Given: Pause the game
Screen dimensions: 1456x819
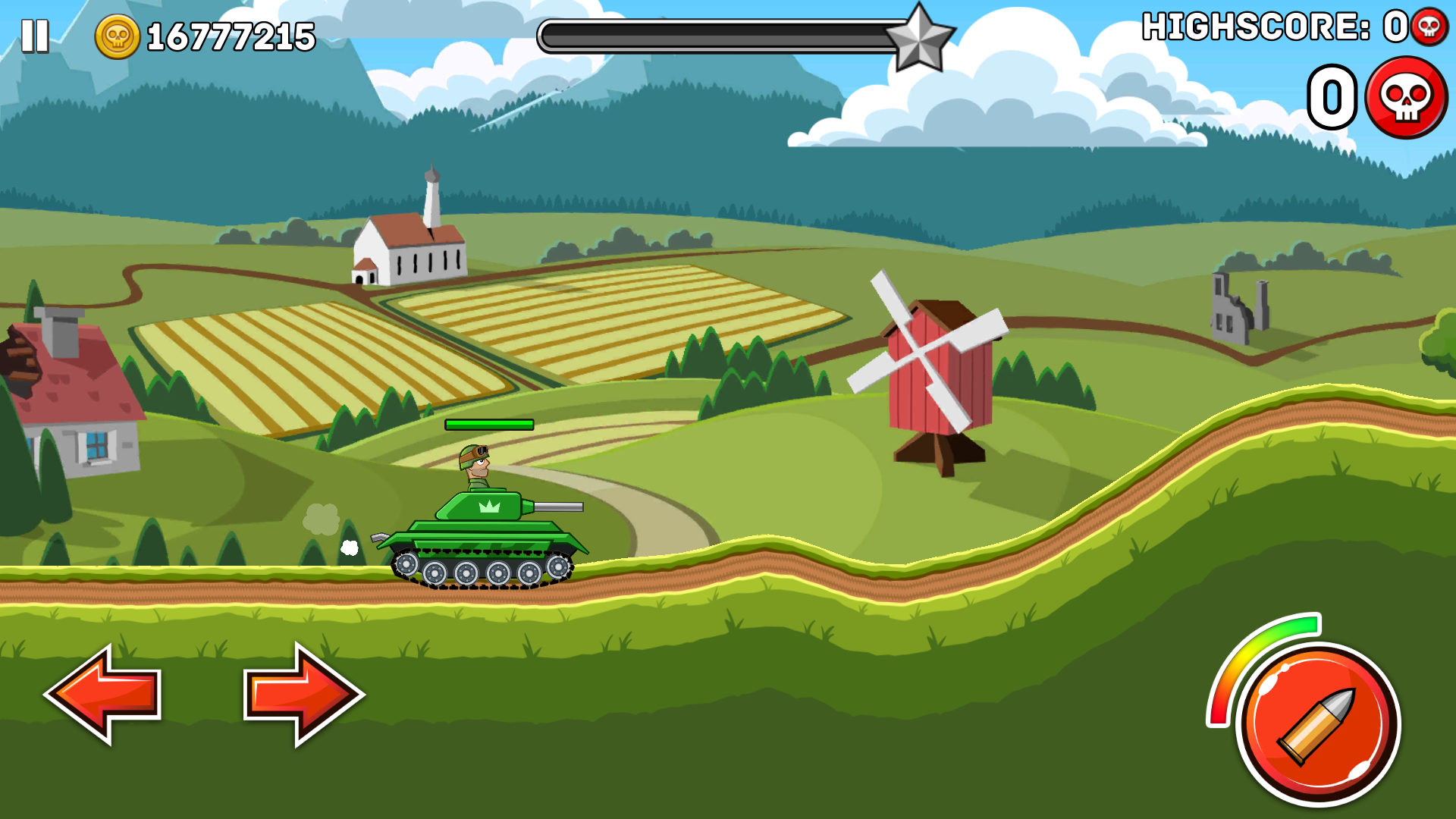Looking at the screenshot, I should [x=35, y=36].
